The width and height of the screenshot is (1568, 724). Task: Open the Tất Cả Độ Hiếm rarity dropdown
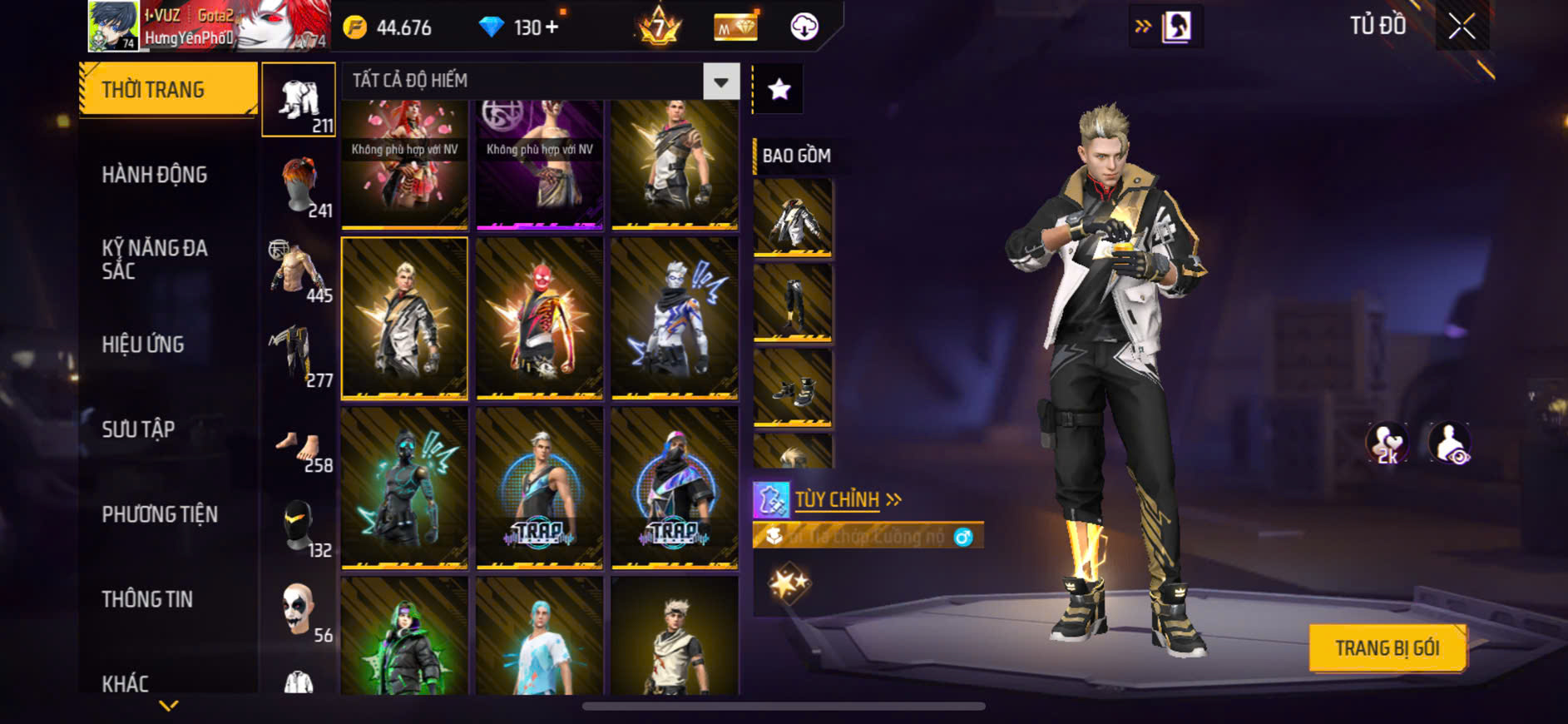pos(720,82)
